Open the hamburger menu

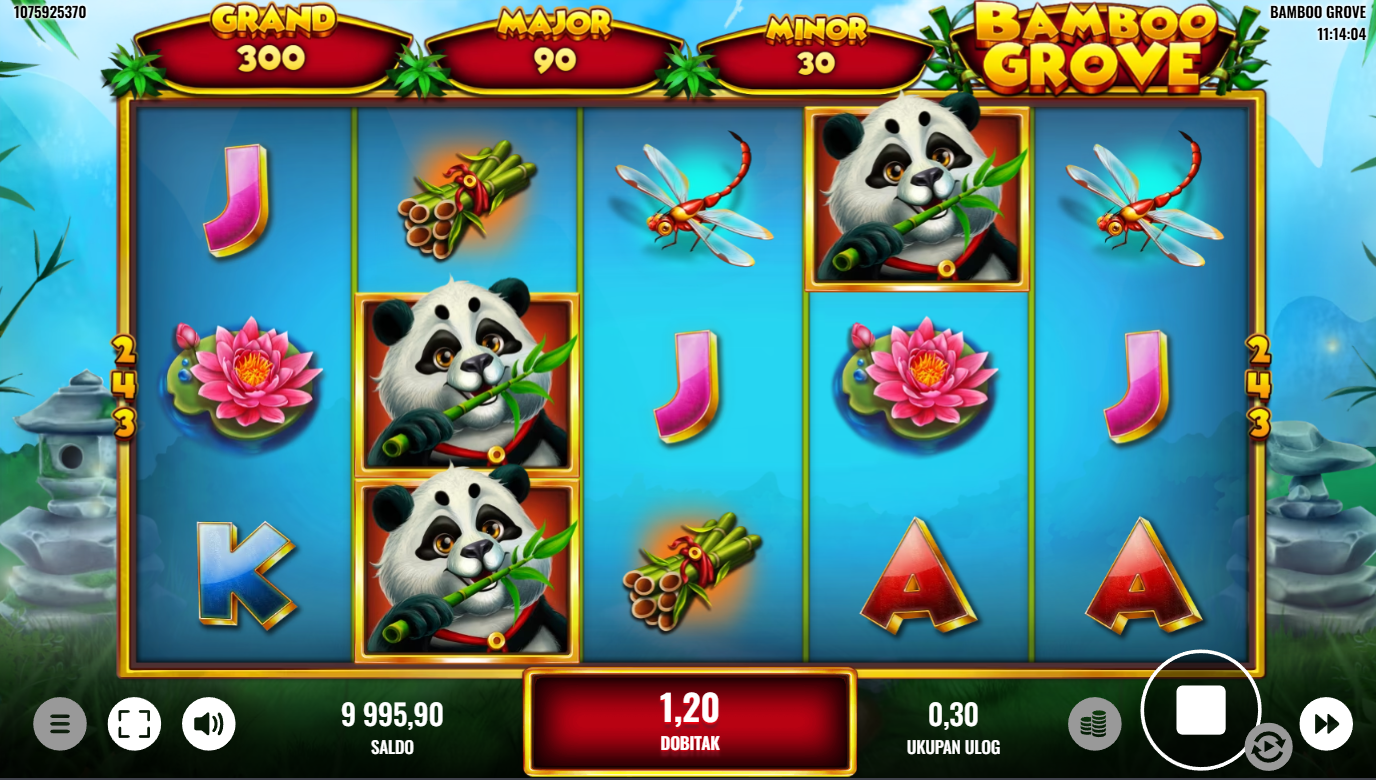point(60,724)
